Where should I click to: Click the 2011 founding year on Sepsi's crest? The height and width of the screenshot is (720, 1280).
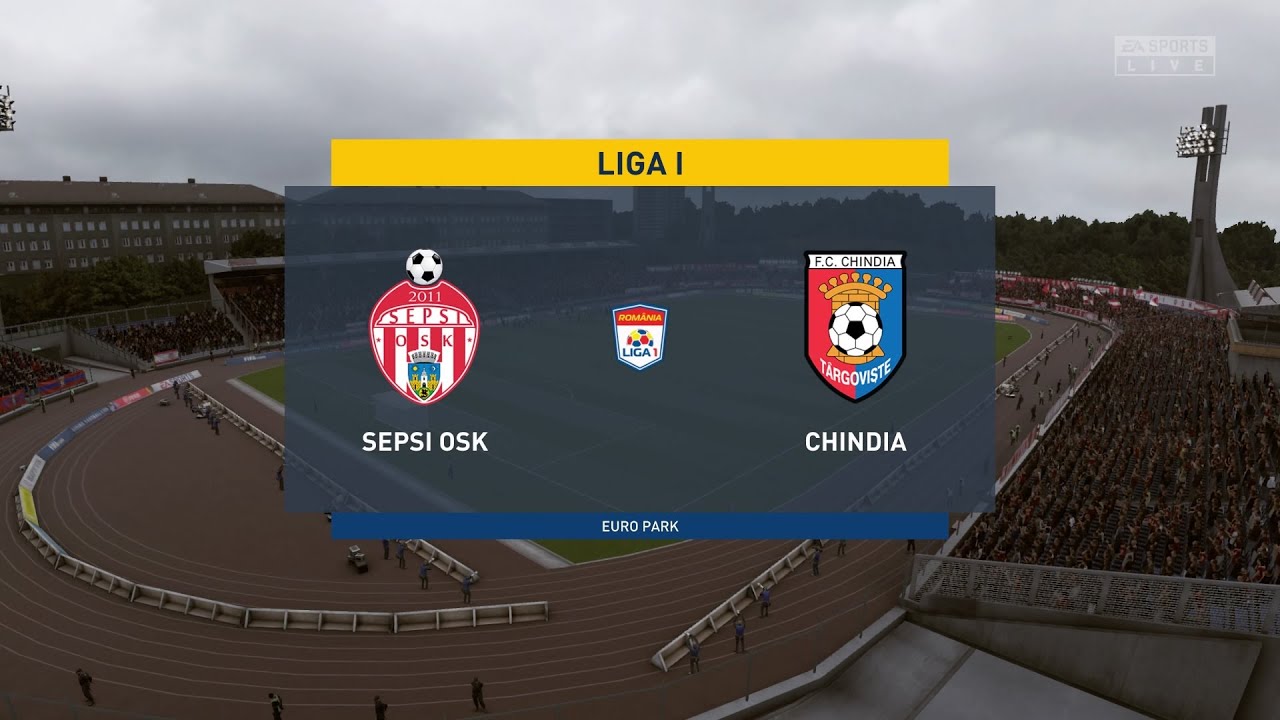click(x=425, y=295)
